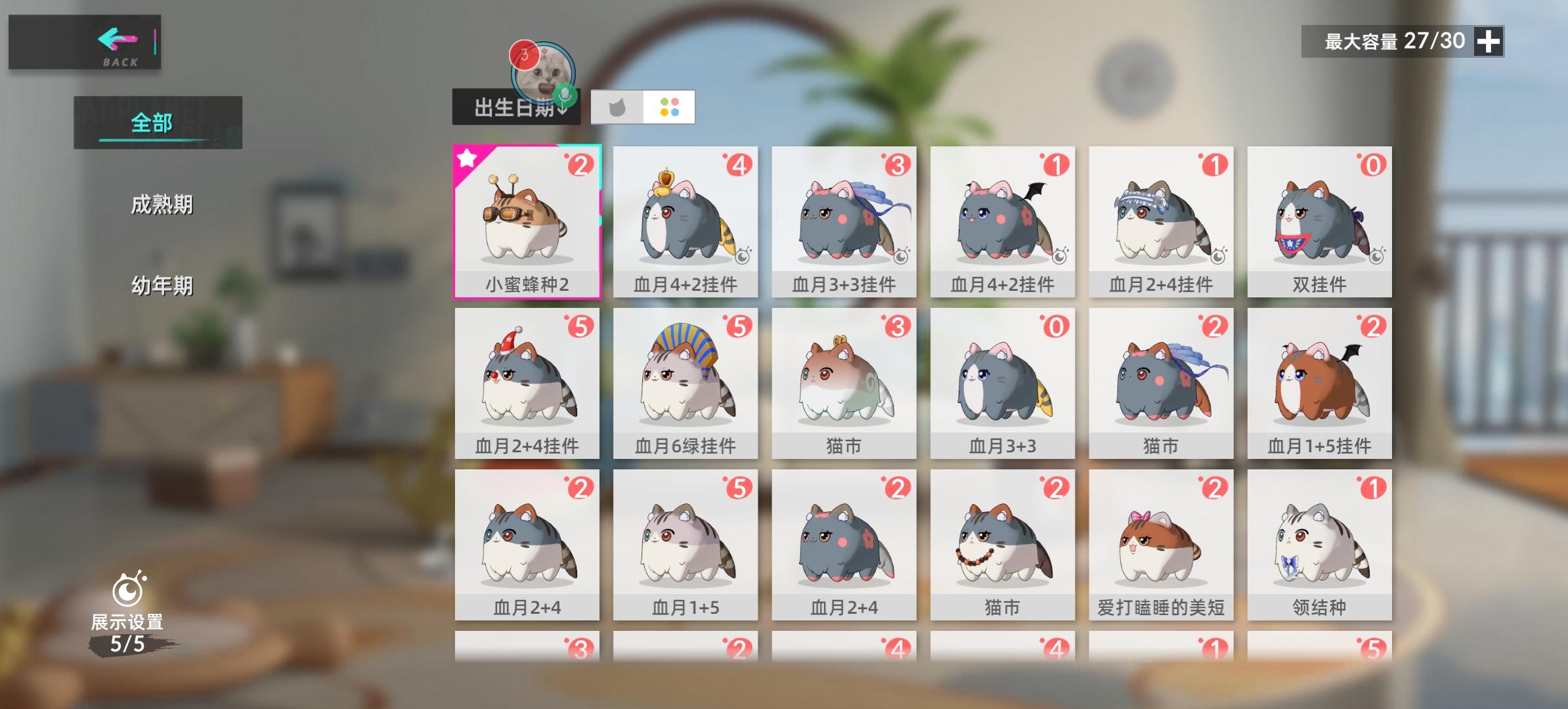Image resolution: width=1568 pixels, height=709 pixels.
Task: Toggle cat silhouette view mode
Action: (618, 108)
